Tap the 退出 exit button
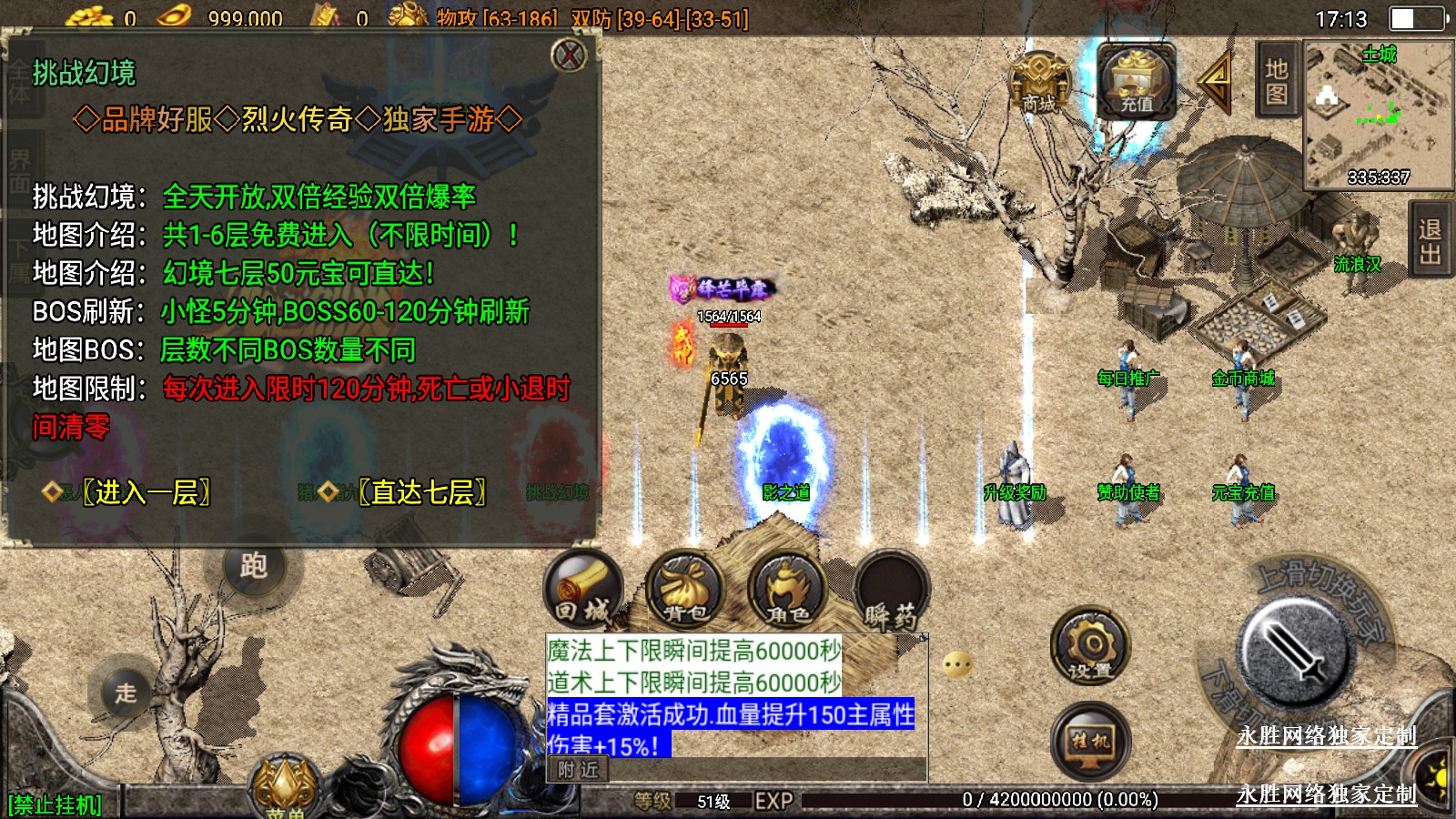The image size is (1456, 819). (1430, 243)
